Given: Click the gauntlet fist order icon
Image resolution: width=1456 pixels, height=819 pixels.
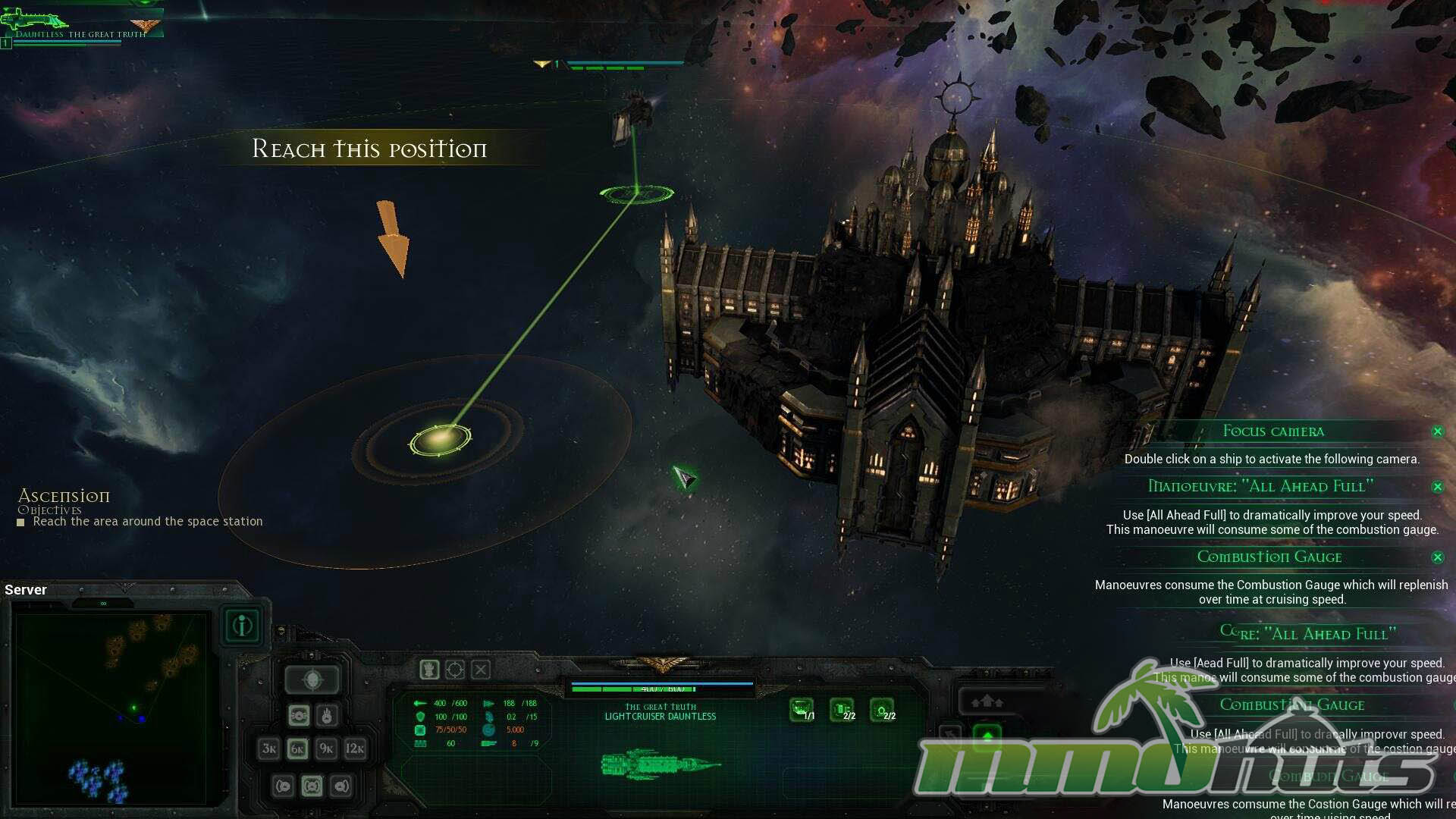Looking at the screenshot, I should pyautogui.click(x=429, y=670).
